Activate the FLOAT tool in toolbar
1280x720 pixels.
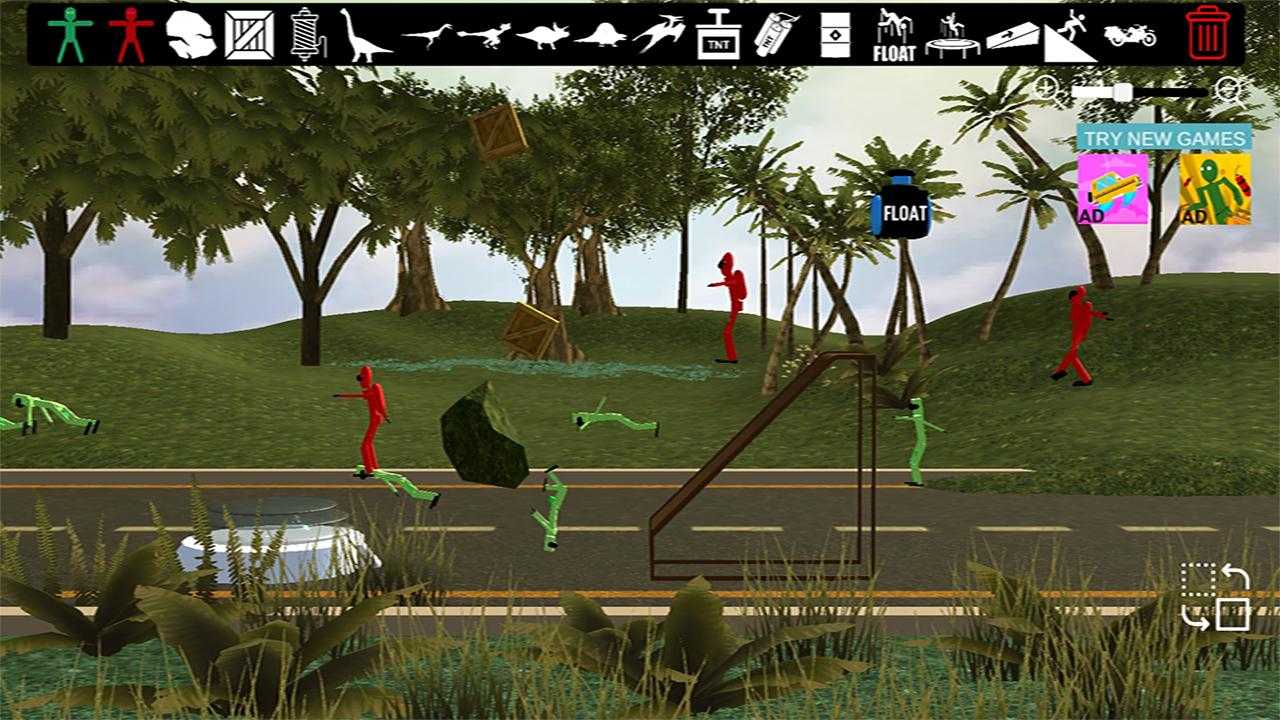tap(894, 35)
